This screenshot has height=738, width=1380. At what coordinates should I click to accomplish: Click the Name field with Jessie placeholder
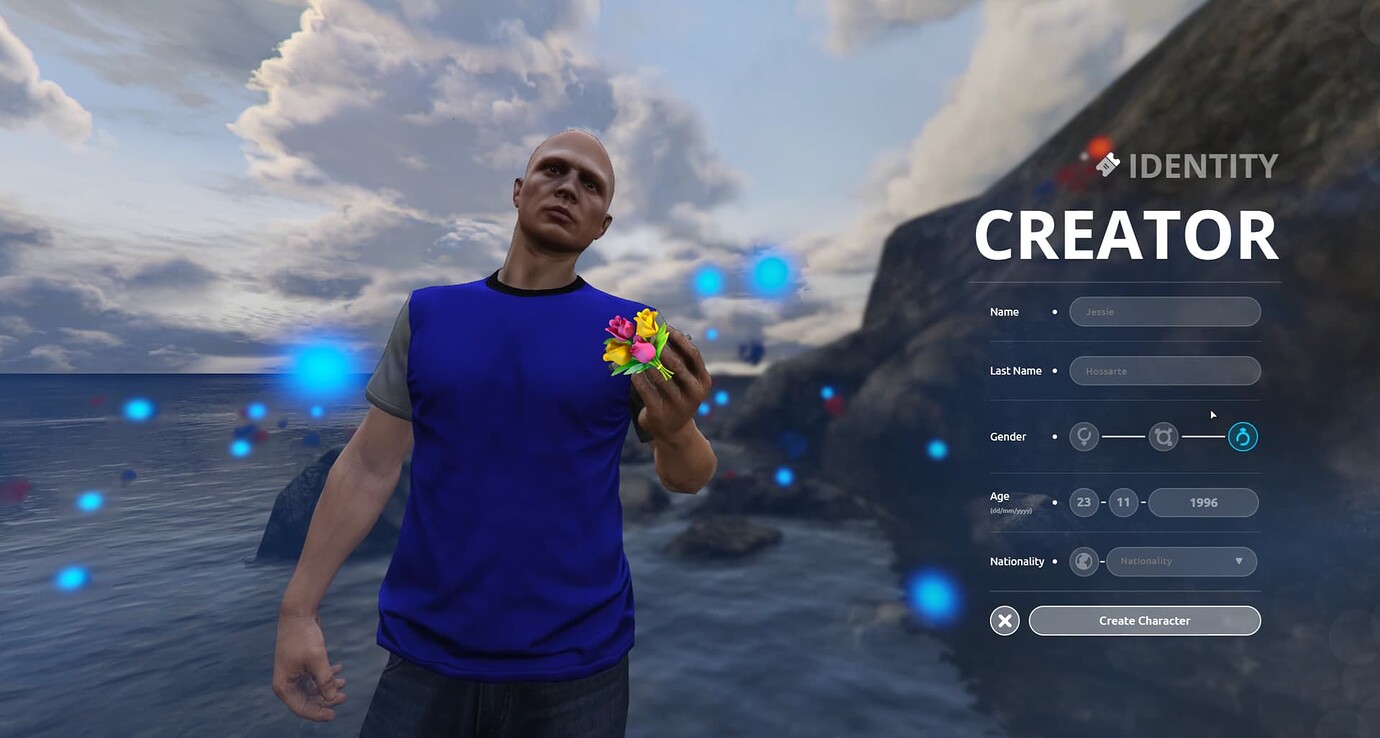tap(1164, 311)
